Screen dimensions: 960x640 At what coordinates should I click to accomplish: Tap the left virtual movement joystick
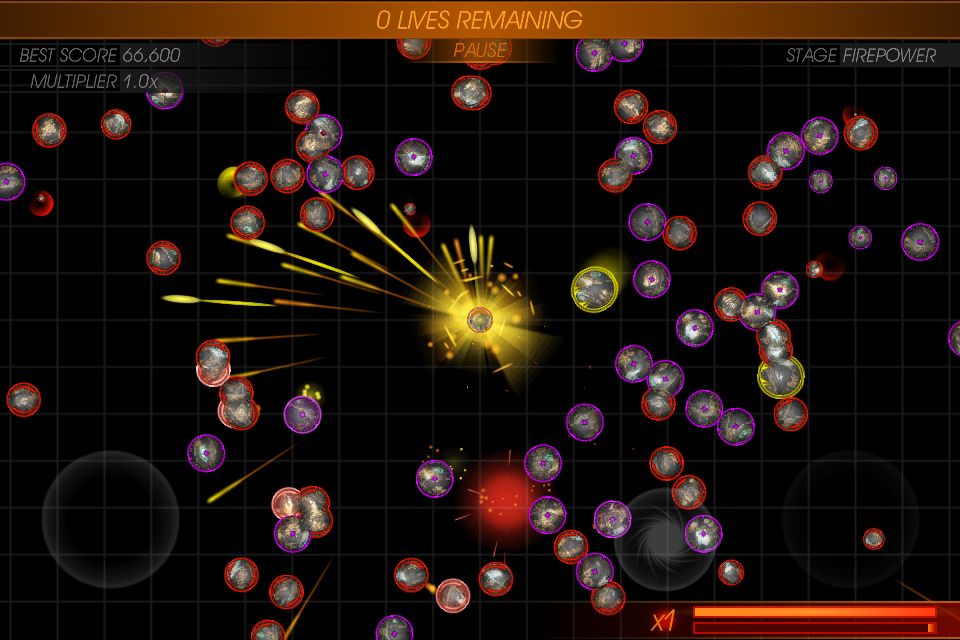110,518
